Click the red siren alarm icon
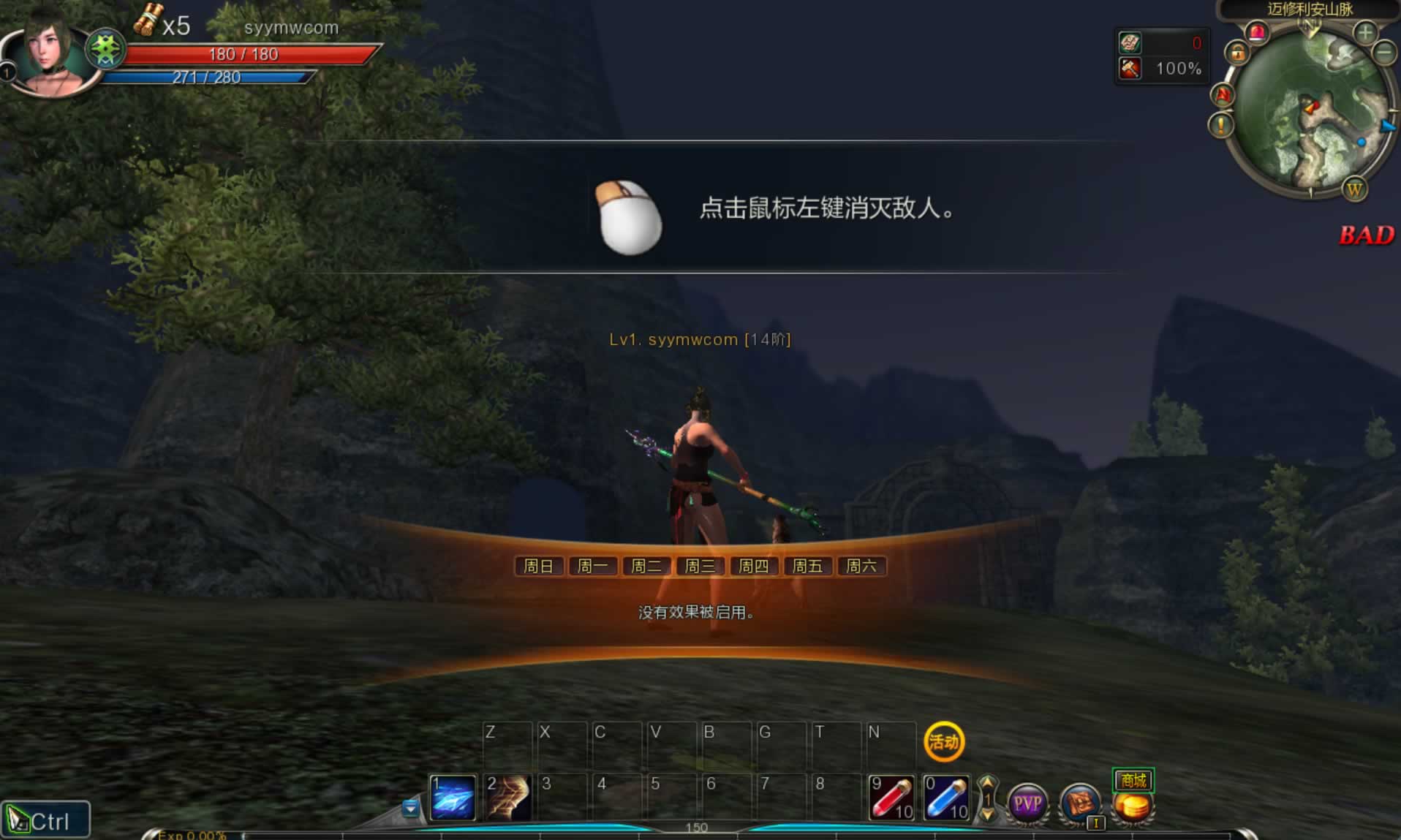 1258,32
